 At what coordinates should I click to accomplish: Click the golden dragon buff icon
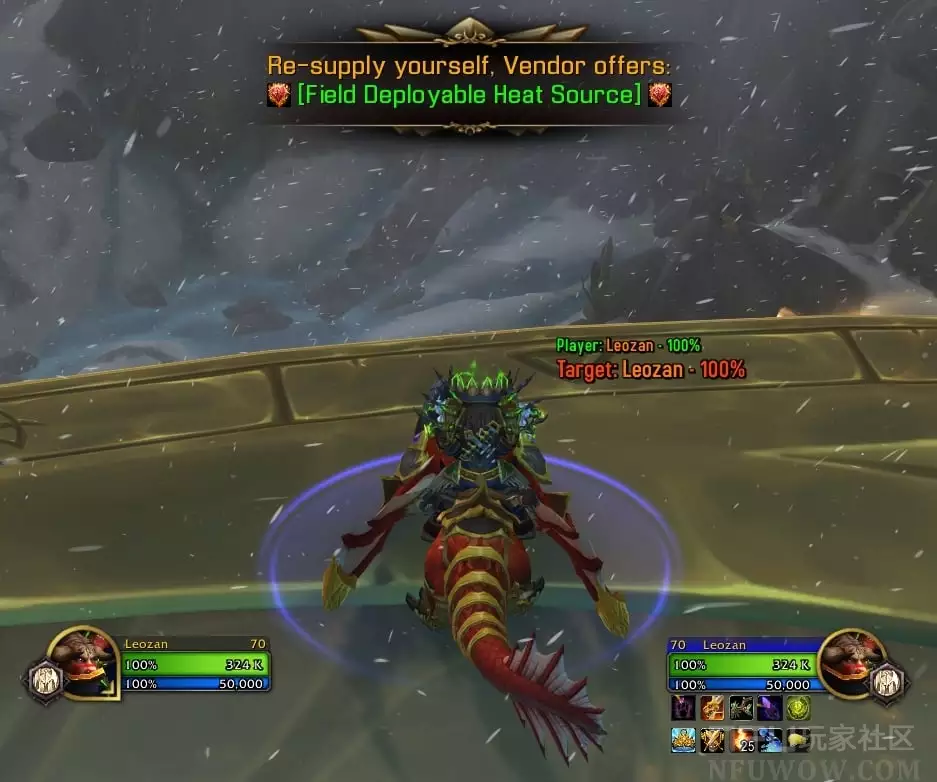pos(712,708)
